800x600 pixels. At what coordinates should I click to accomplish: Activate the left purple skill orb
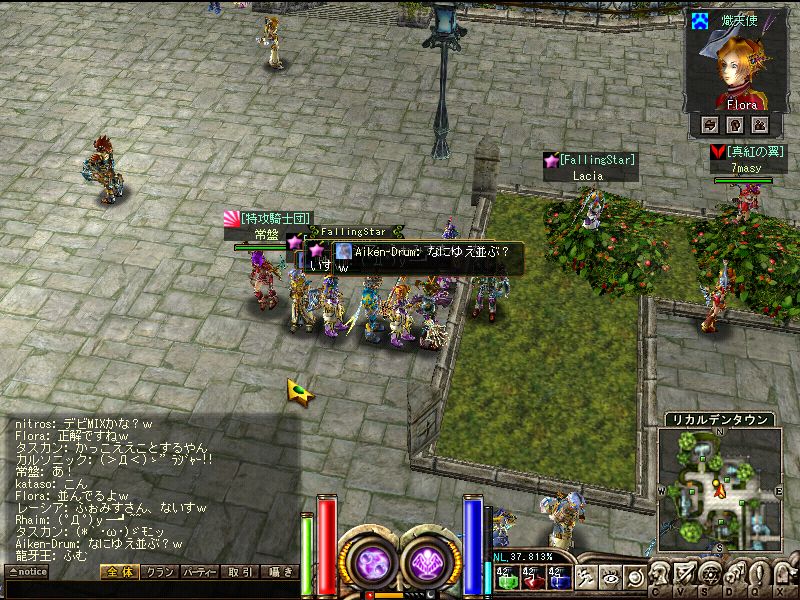[372, 560]
